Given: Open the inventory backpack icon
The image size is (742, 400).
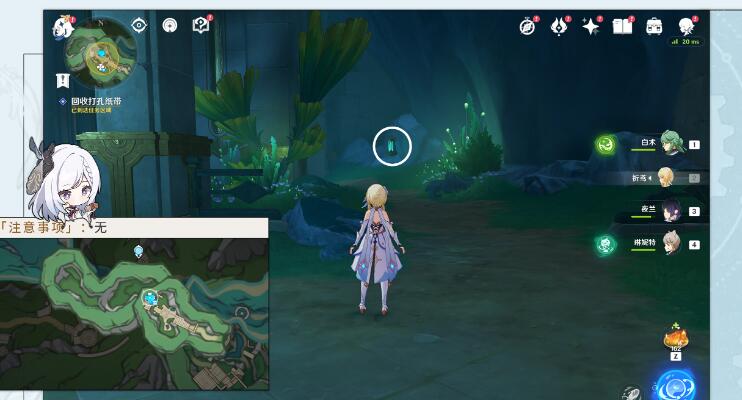Looking at the screenshot, I should point(654,27).
